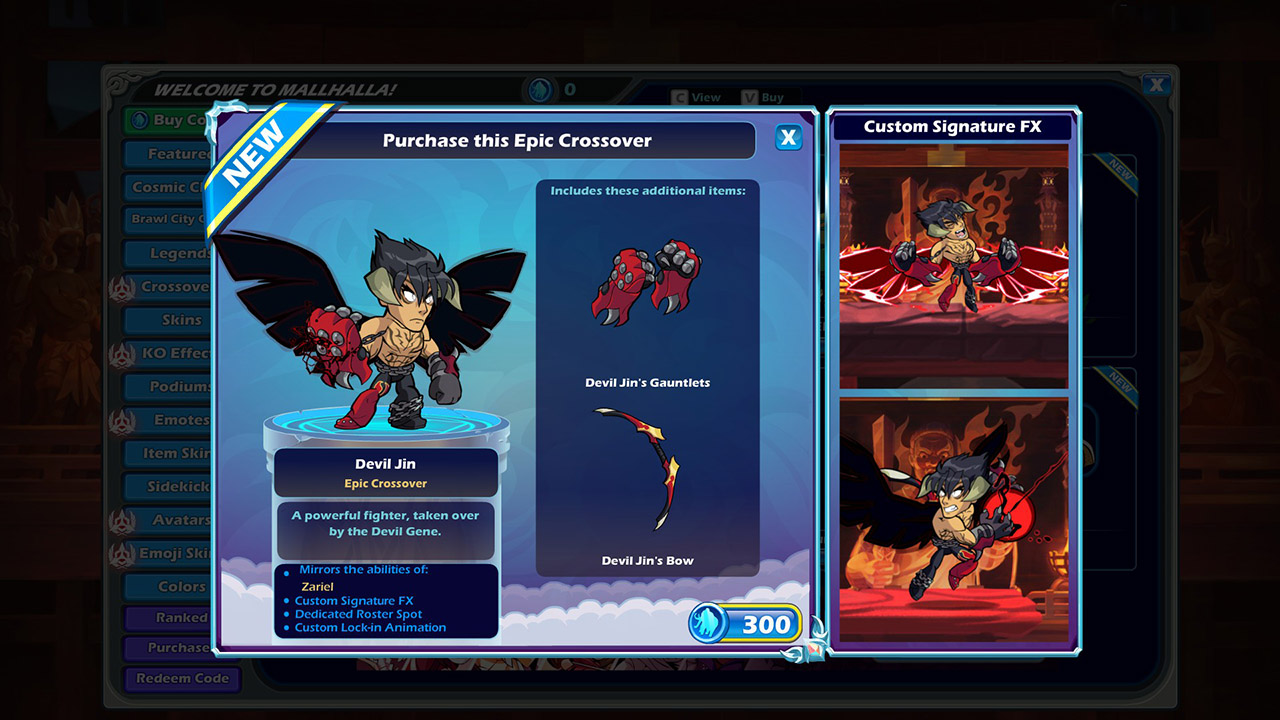Click the Redeem Code button
Viewport: 1280px width, 720px height.
(182, 679)
